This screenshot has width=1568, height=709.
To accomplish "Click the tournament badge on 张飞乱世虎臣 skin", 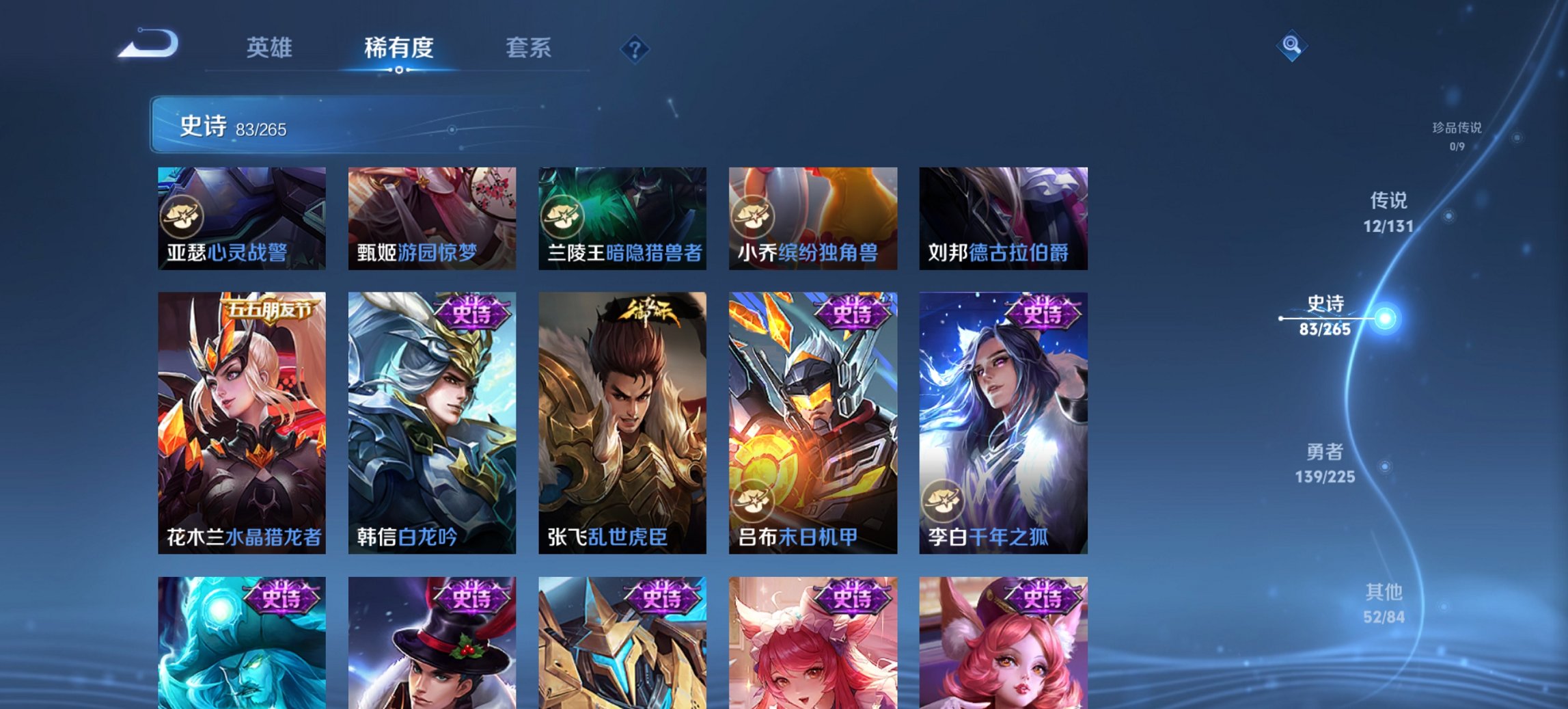I will pos(648,311).
